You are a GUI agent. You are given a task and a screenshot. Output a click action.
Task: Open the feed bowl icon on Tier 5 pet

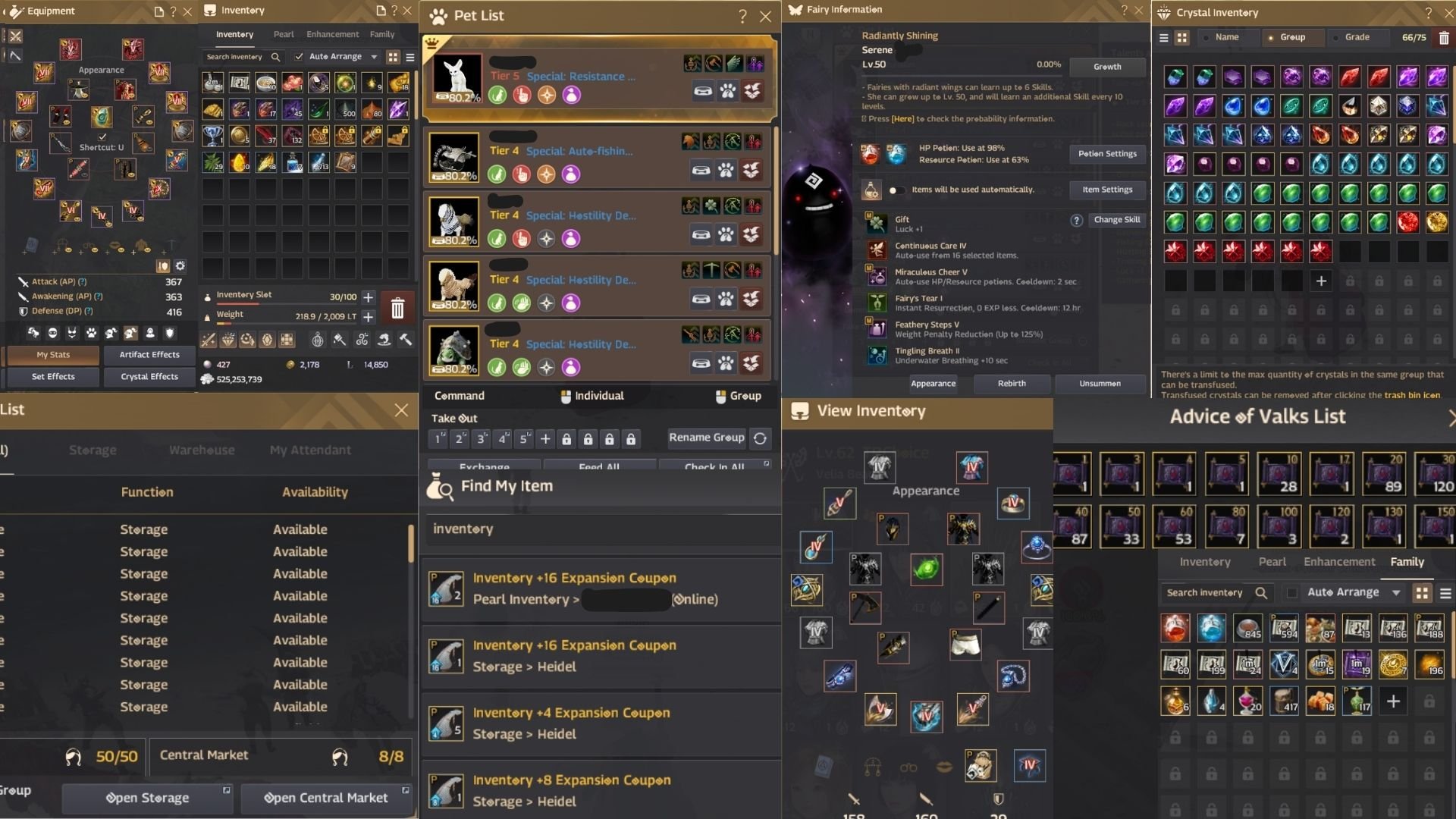pyautogui.click(x=703, y=90)
